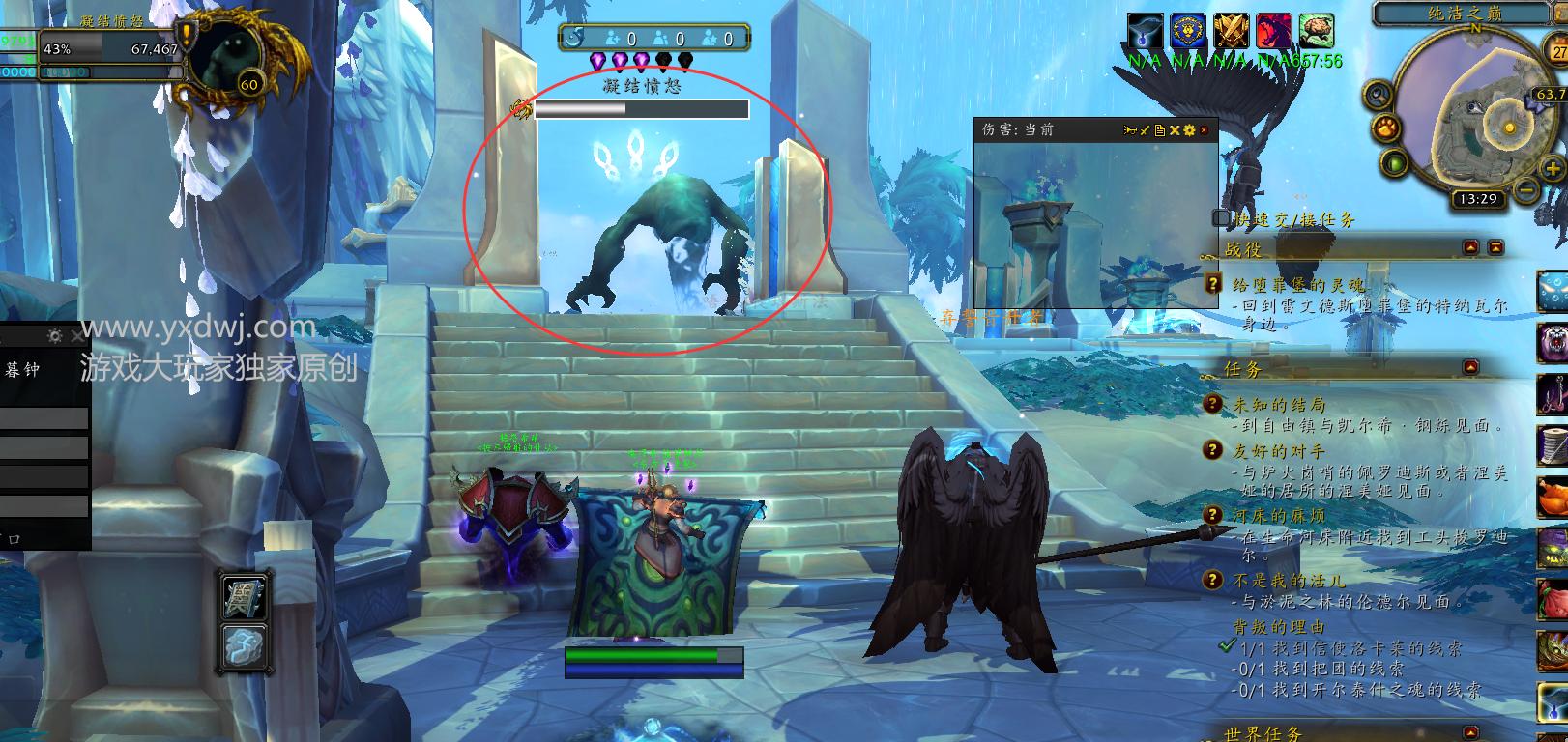This screenshot has height=742, width=1568.
Task: Open quest 给堕罪堡的灵魂 in tracker
Action: click(x=1298, y=284)
